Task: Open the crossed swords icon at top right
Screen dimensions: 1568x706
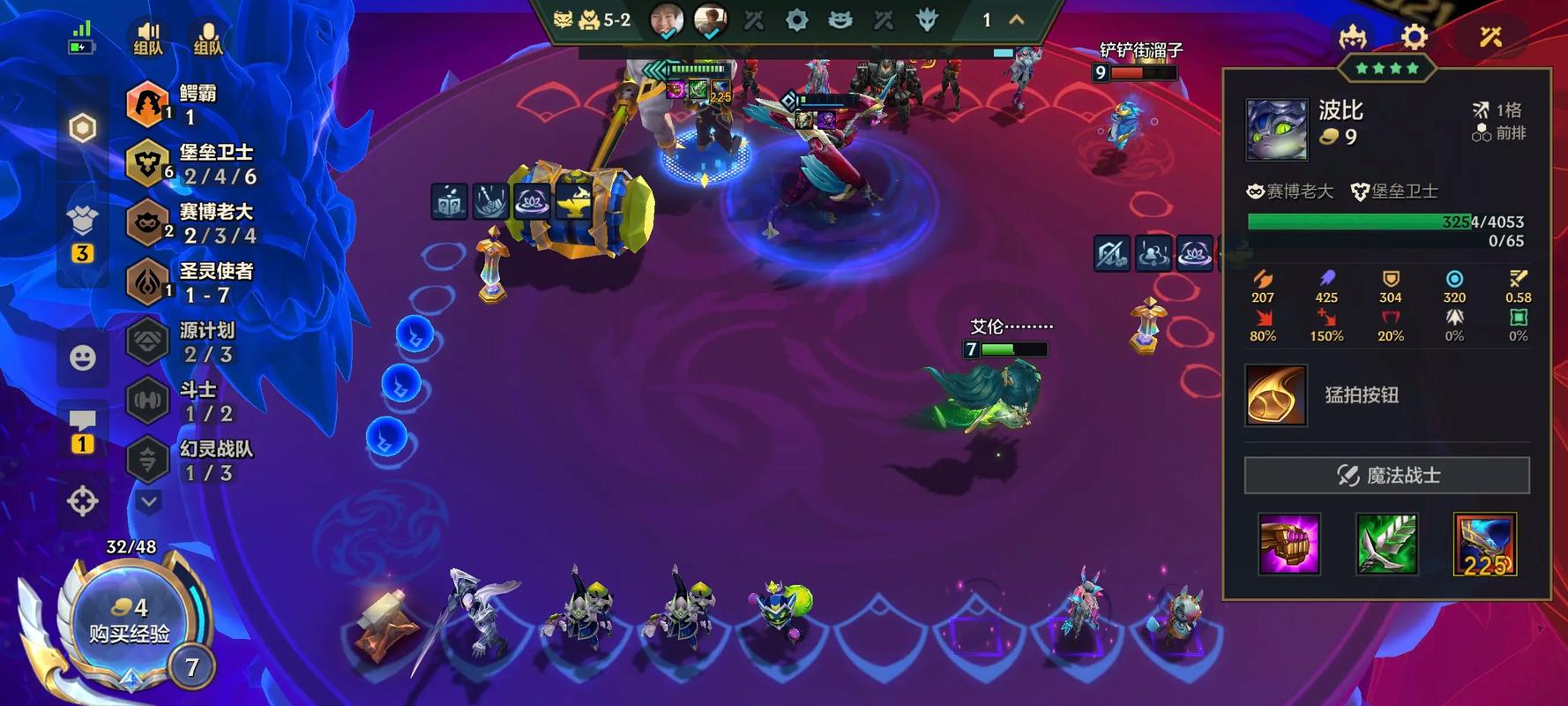Action: [1490, 37]
